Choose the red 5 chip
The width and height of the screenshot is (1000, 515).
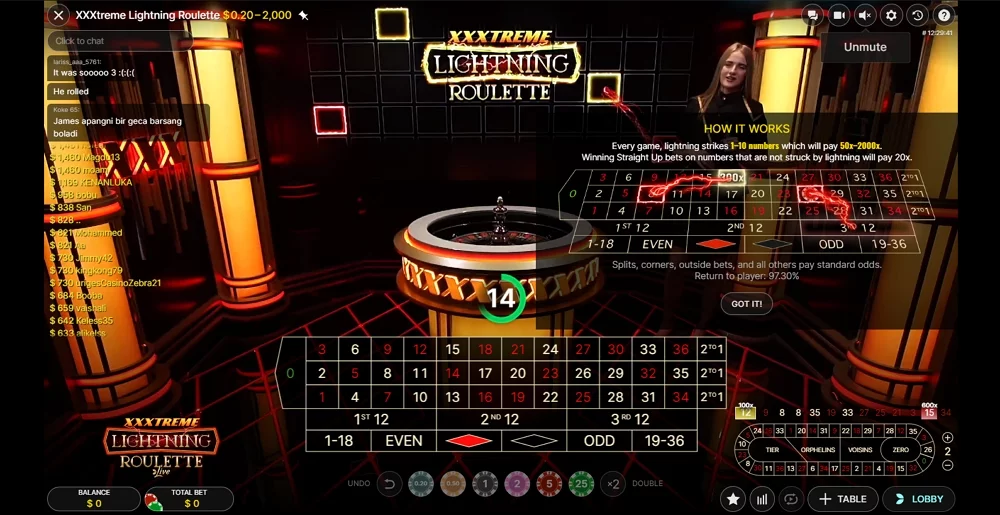click(x=547, y=484)
